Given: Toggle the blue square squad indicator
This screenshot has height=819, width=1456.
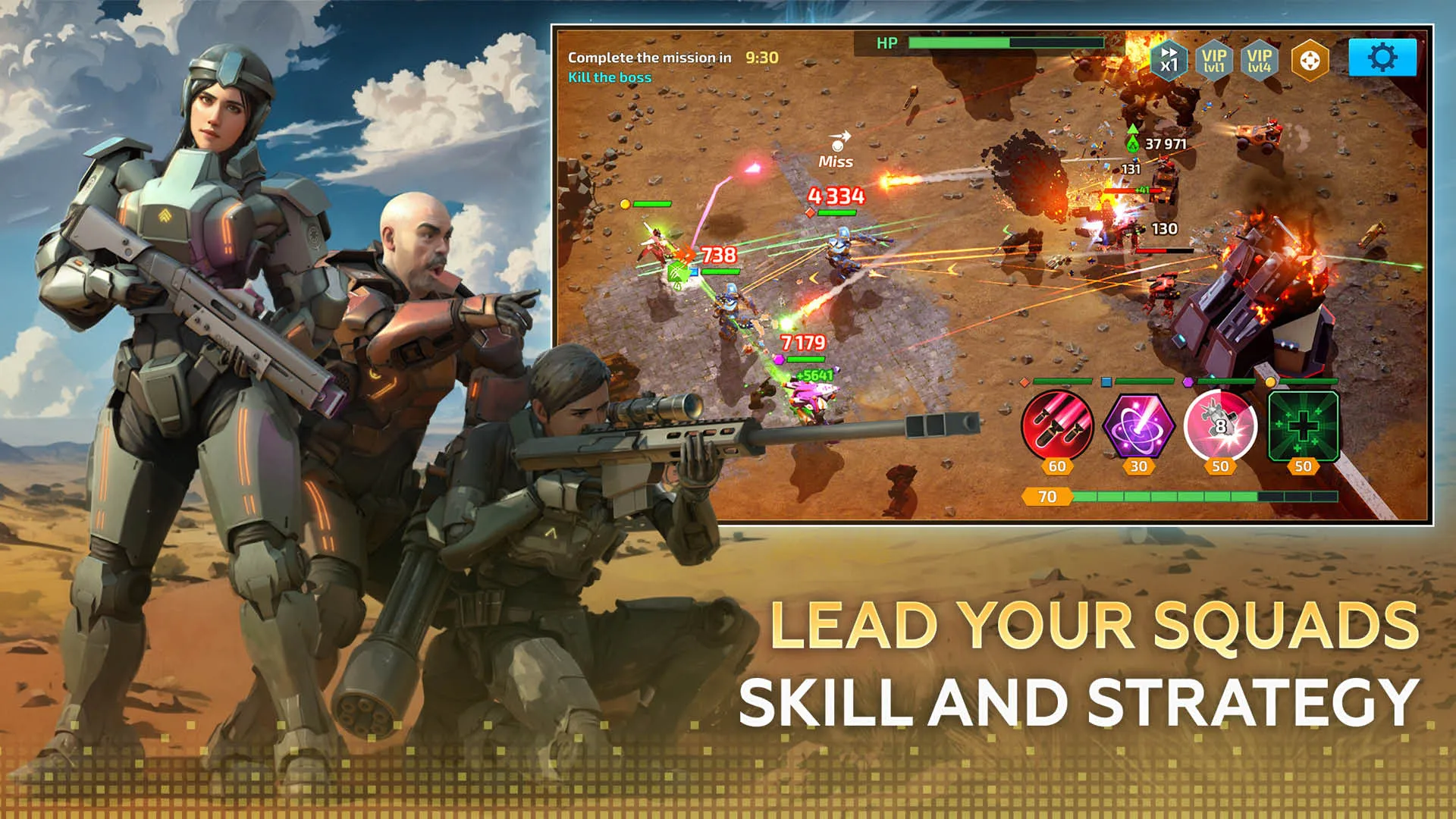Looking at the screenshot, I should 1106,381.
